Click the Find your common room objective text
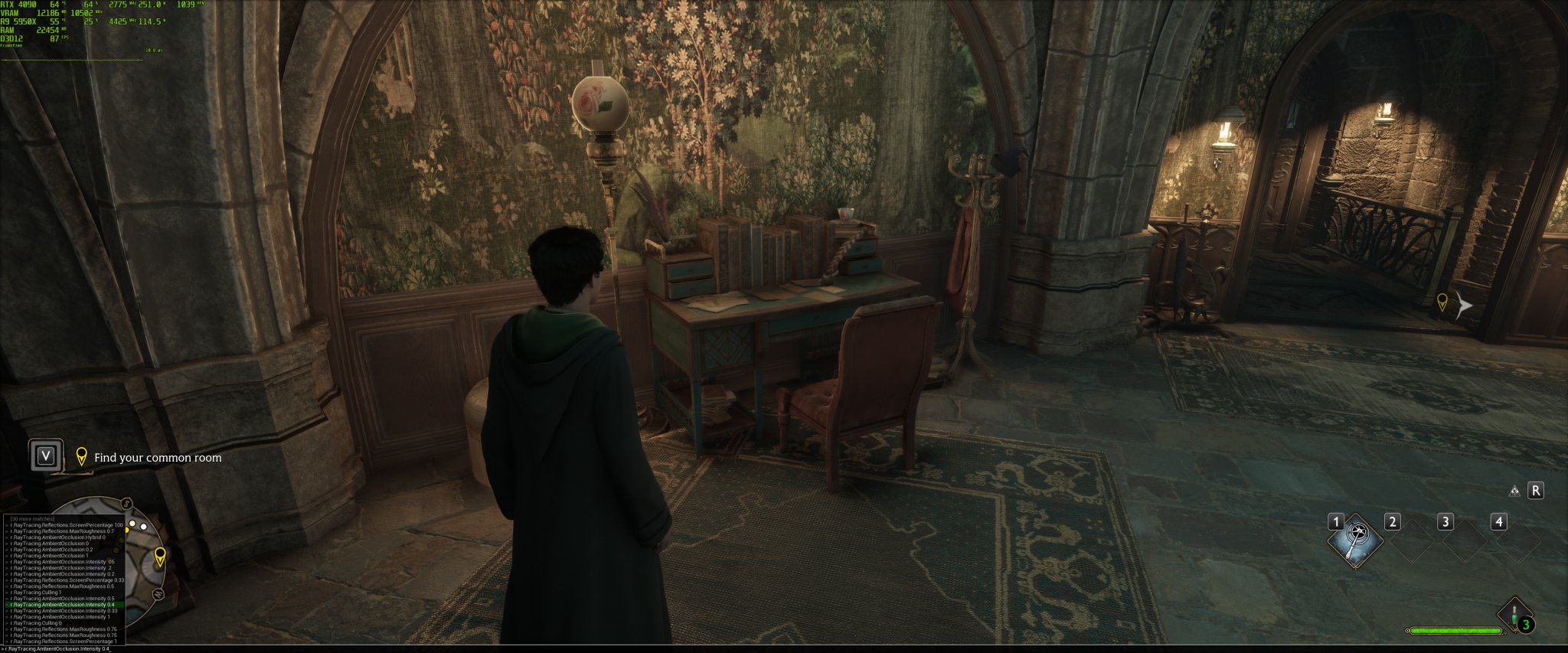The width and height of the screenshot is (1568, 653). (x=157, y=457)
